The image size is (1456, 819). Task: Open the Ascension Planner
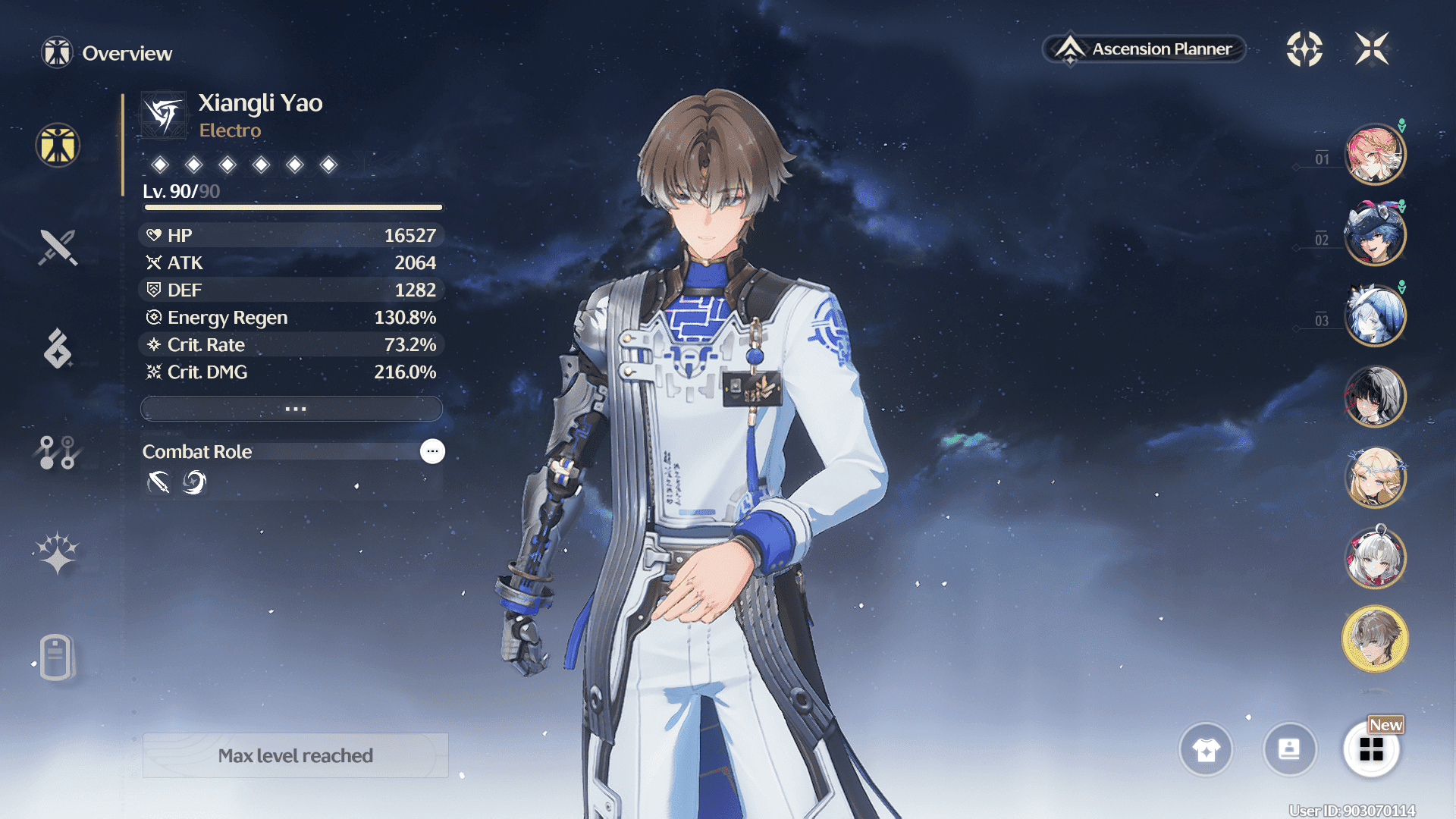tap(1145, 49)
